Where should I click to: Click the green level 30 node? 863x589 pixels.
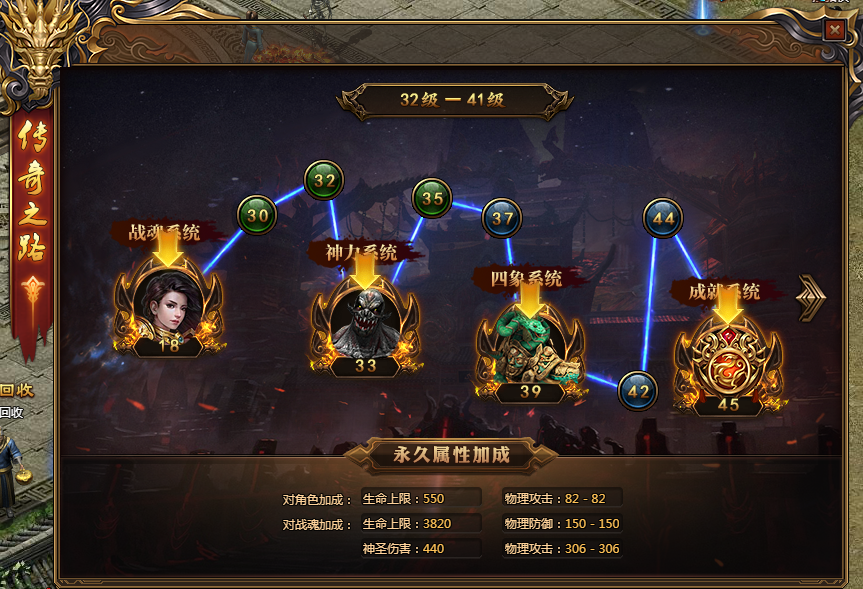point(257,214)
